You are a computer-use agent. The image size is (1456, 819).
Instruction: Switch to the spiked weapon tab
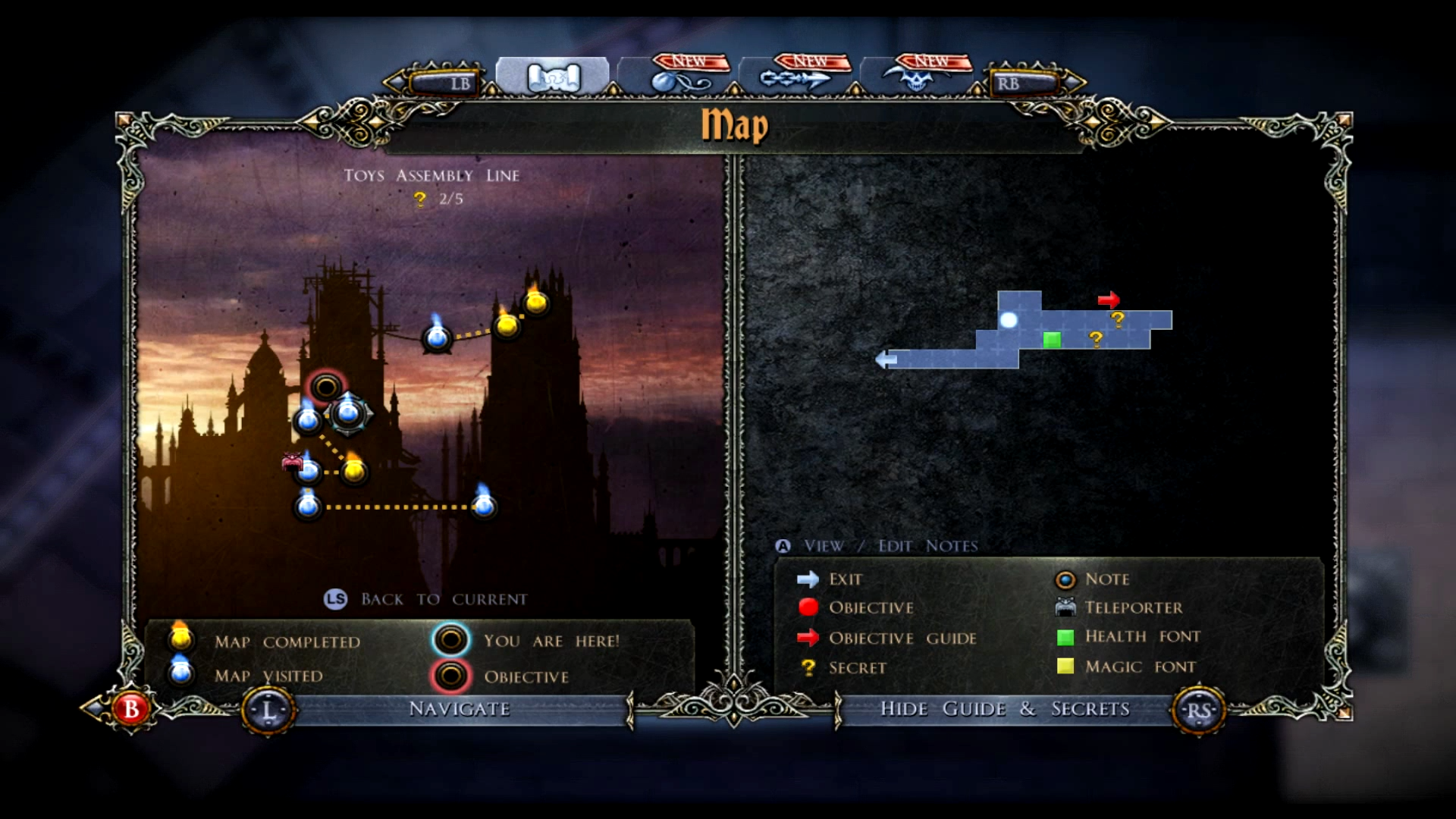tap(796, 77)
